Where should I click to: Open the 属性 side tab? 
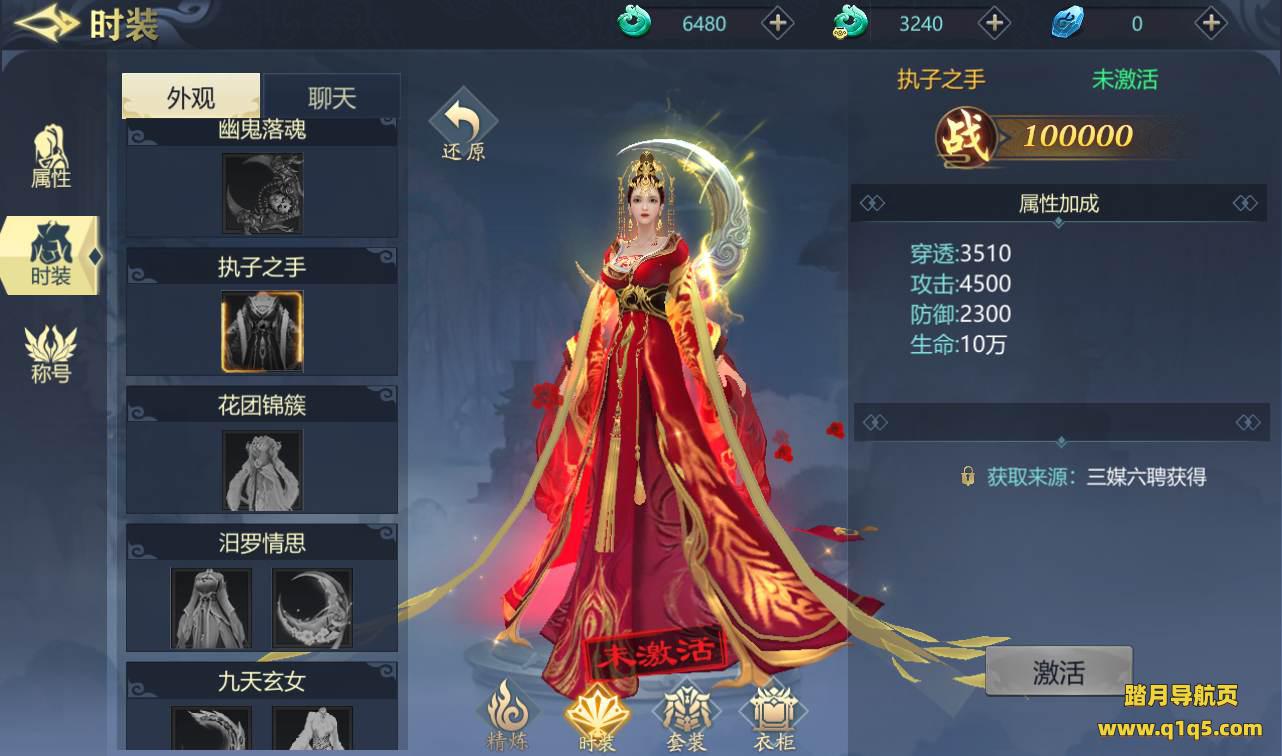(51, 158)
